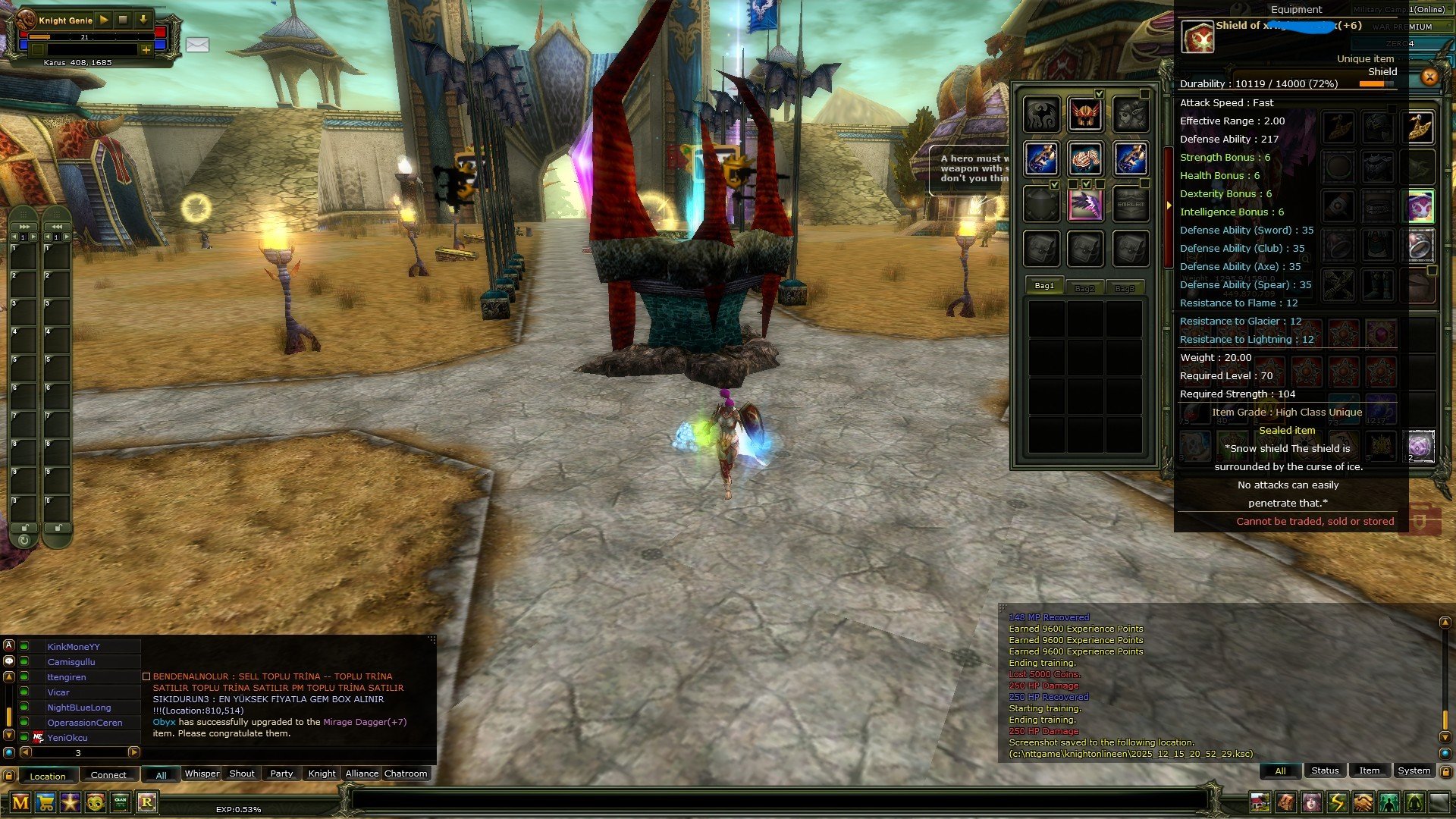Select player YeniOkcu in the list

click(67, 738)
